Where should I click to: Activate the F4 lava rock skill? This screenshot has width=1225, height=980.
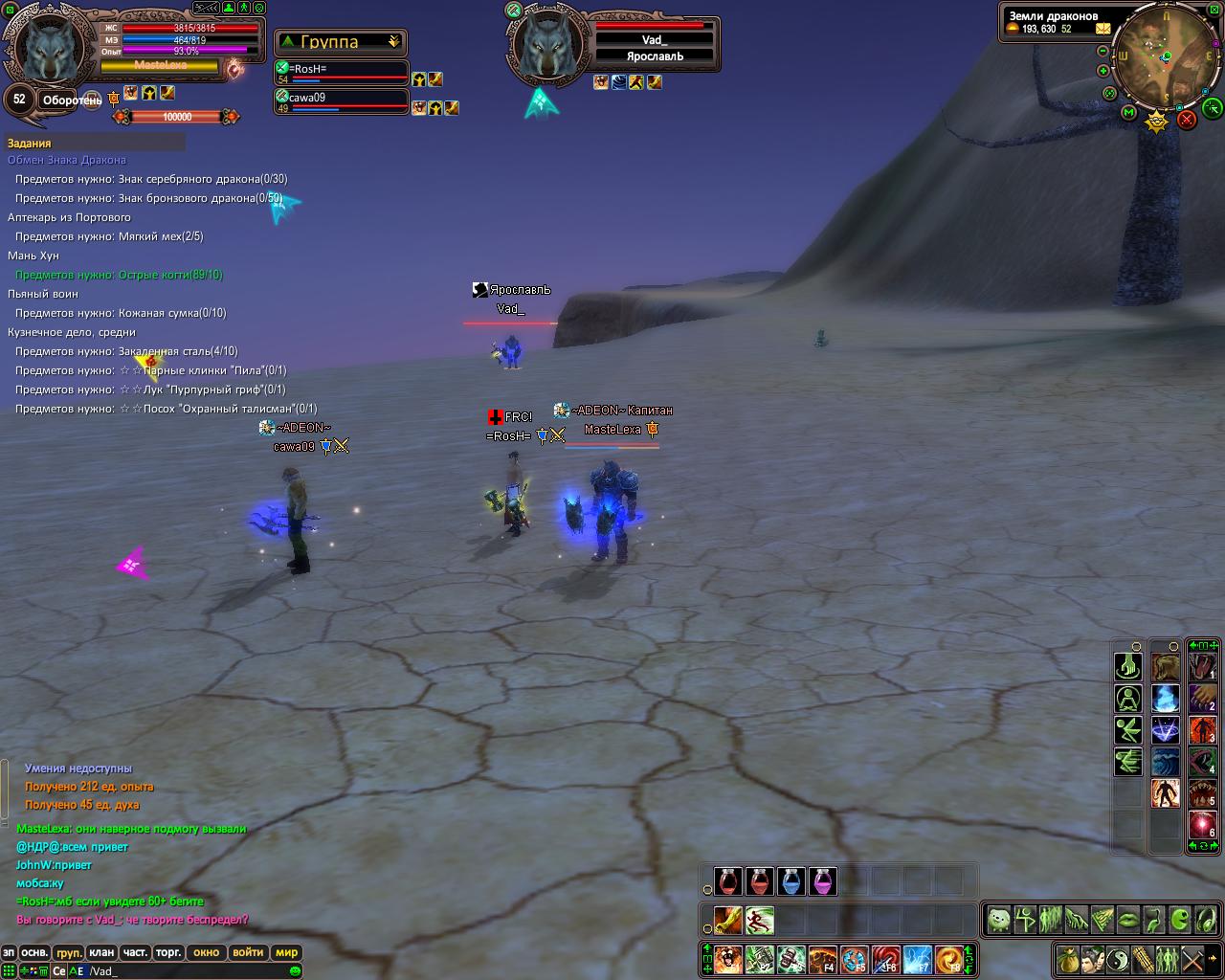(x=822, y=958)
